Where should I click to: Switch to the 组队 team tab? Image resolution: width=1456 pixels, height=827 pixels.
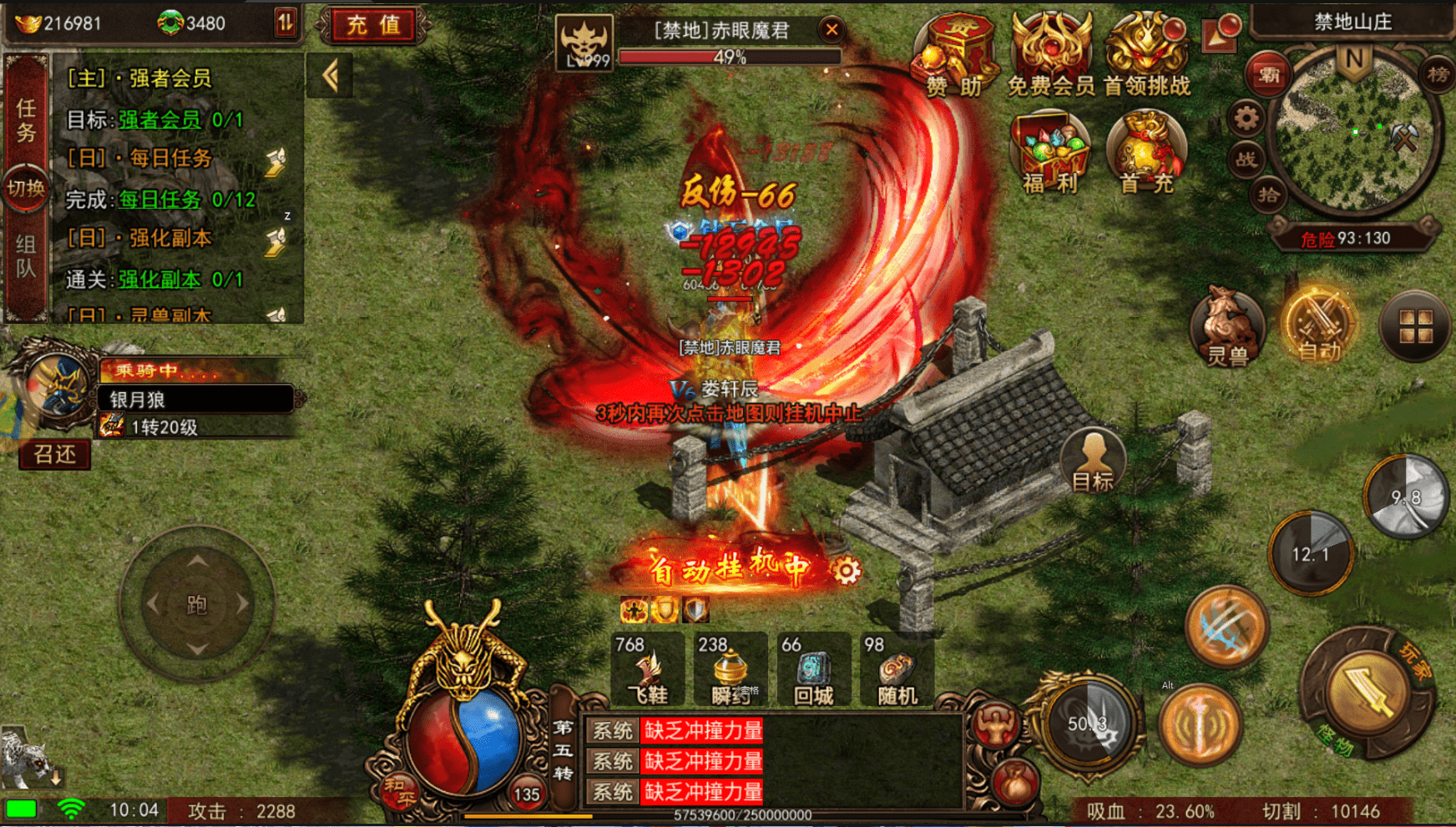click(26, 256)
